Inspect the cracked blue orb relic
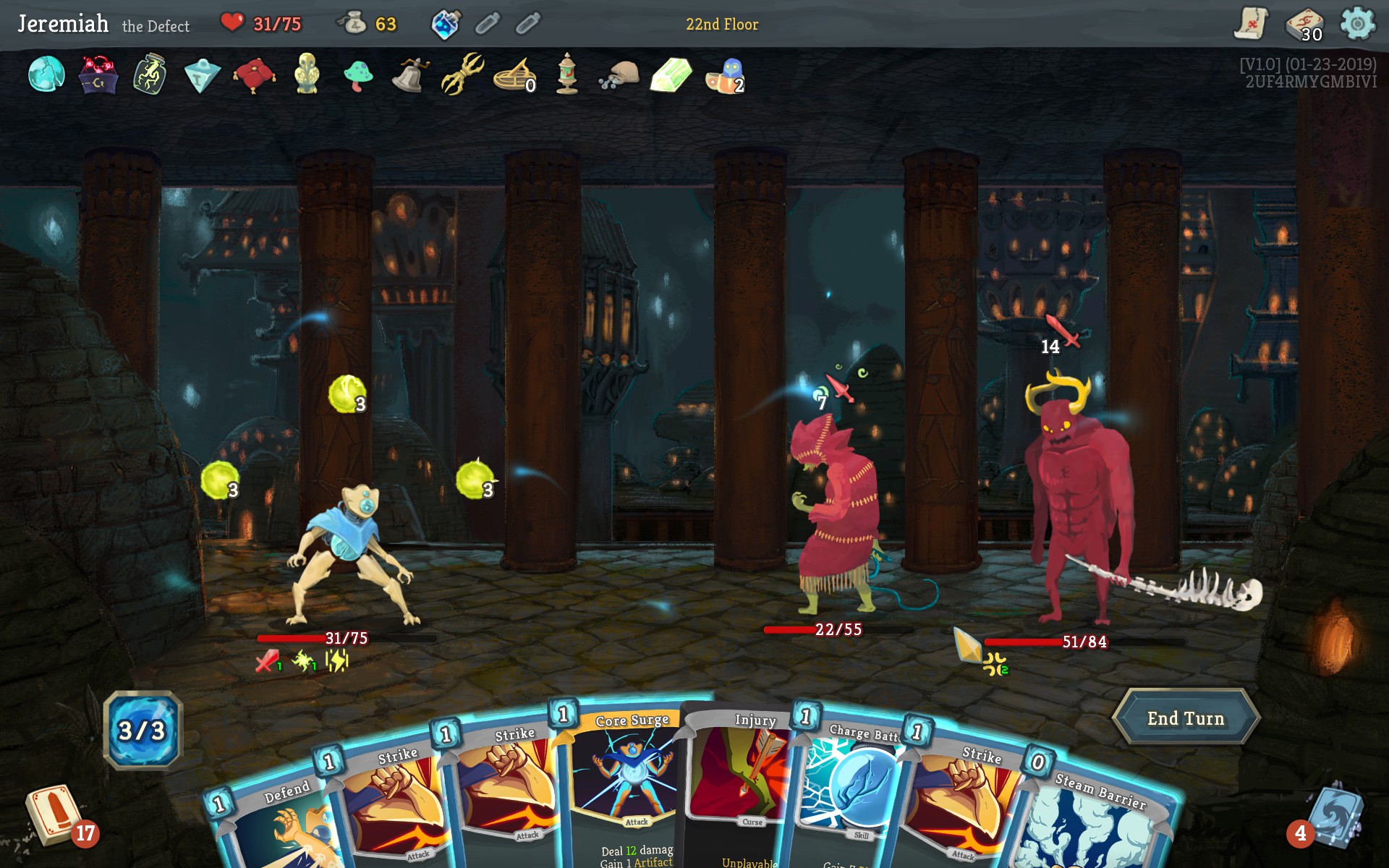 click(46, 75)
